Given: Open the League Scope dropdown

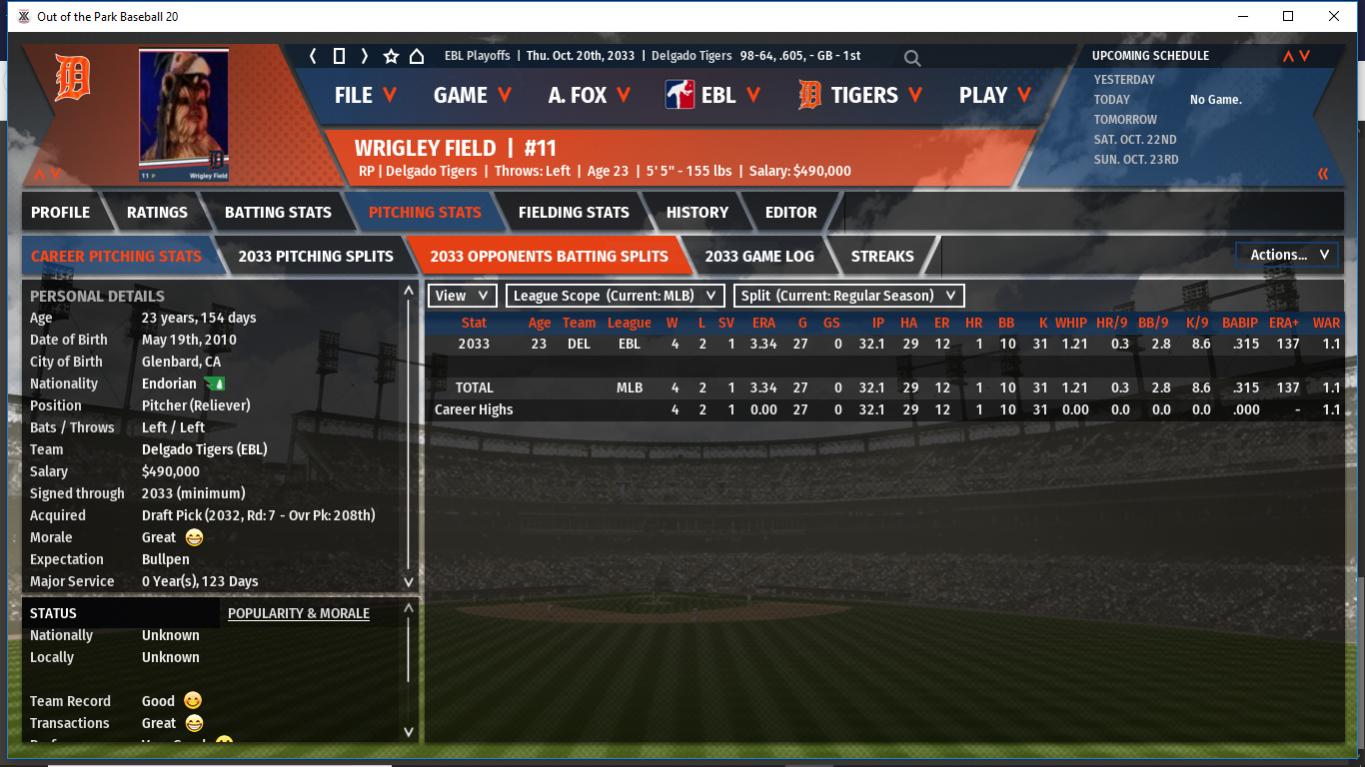Looking at the screenshot, I should pos(615,296).
